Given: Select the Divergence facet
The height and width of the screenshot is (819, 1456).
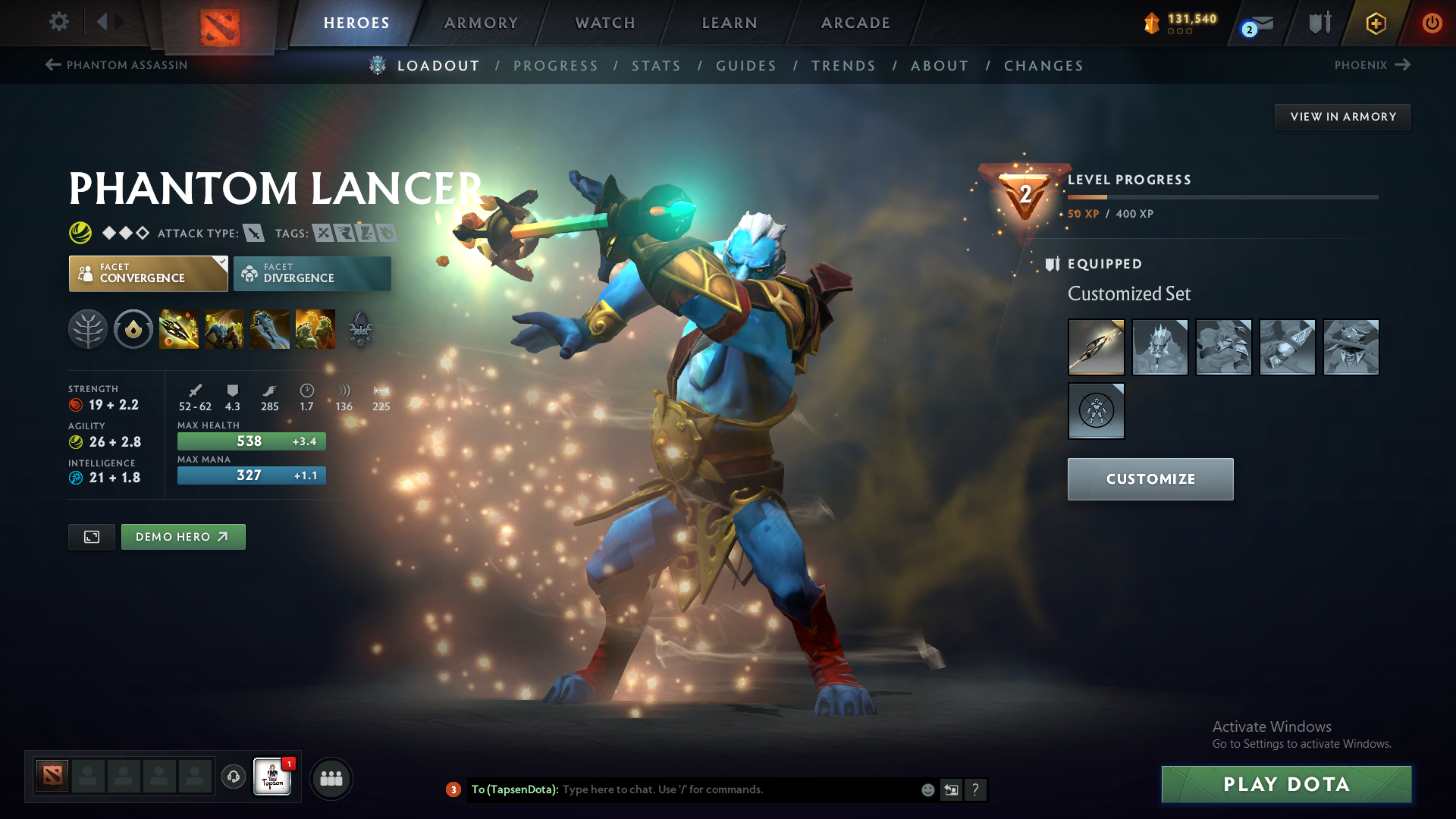Looking at the screenshot, I should click(x=312, y=273).
